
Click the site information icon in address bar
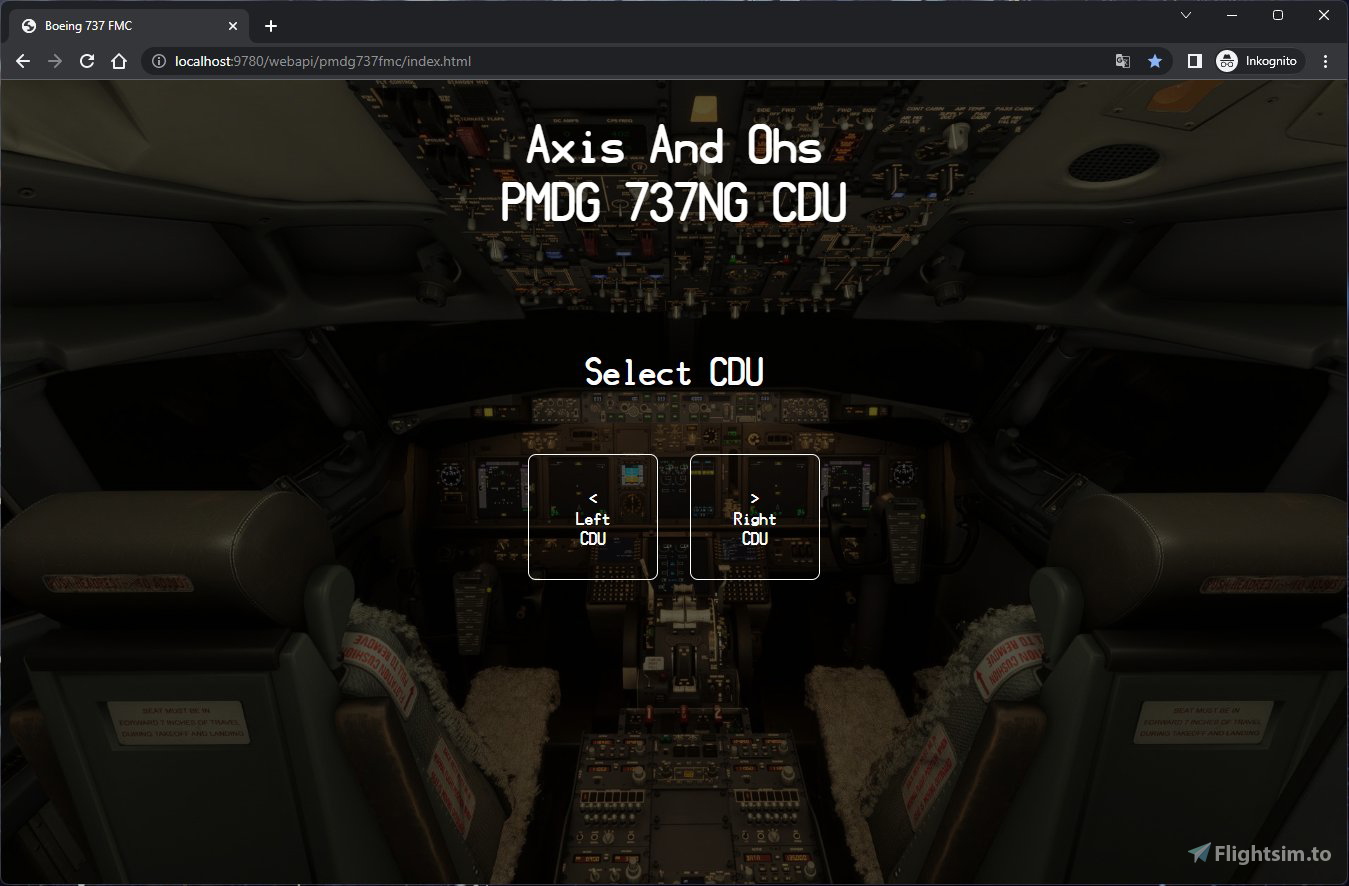click(158, 61)
